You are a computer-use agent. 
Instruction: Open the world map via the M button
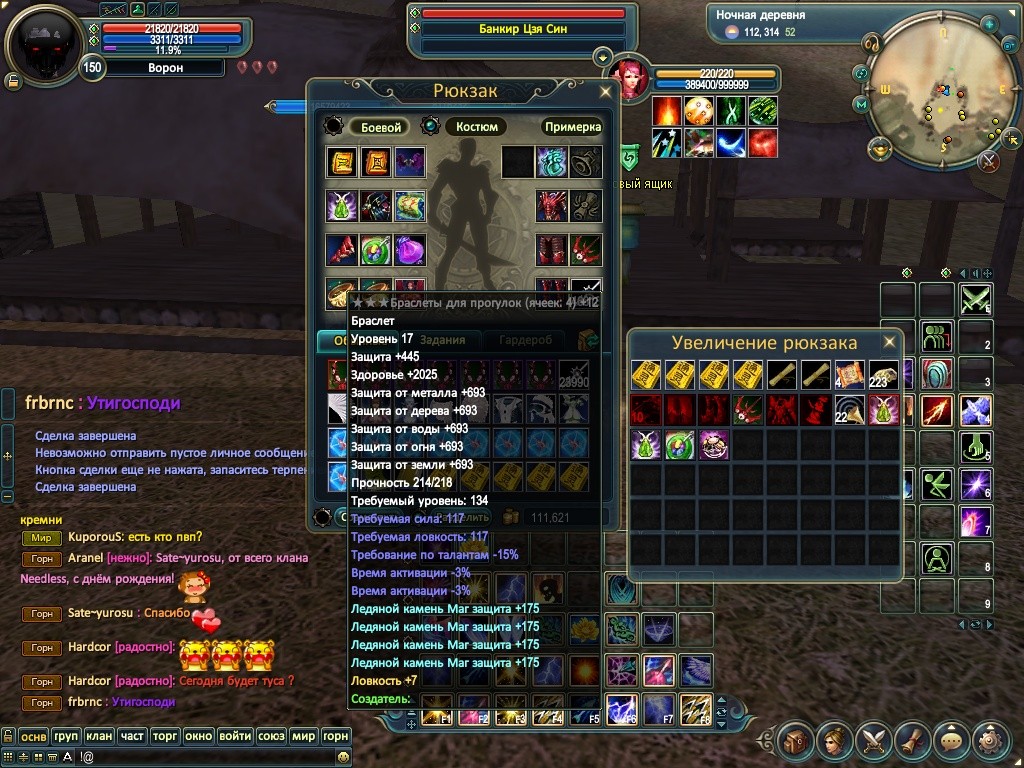[860, 104]
